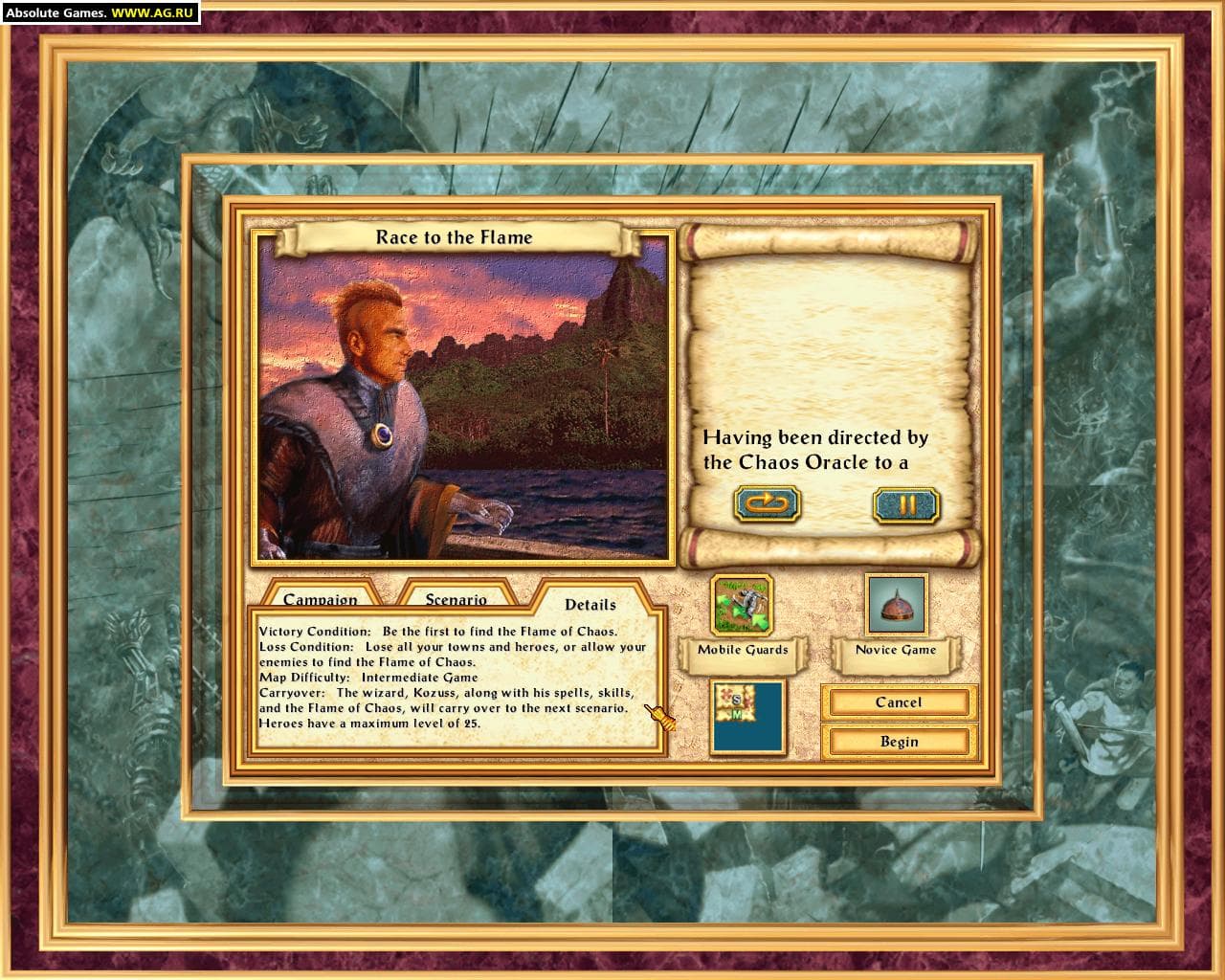Open the Scenario tab

tap(455, 598)
